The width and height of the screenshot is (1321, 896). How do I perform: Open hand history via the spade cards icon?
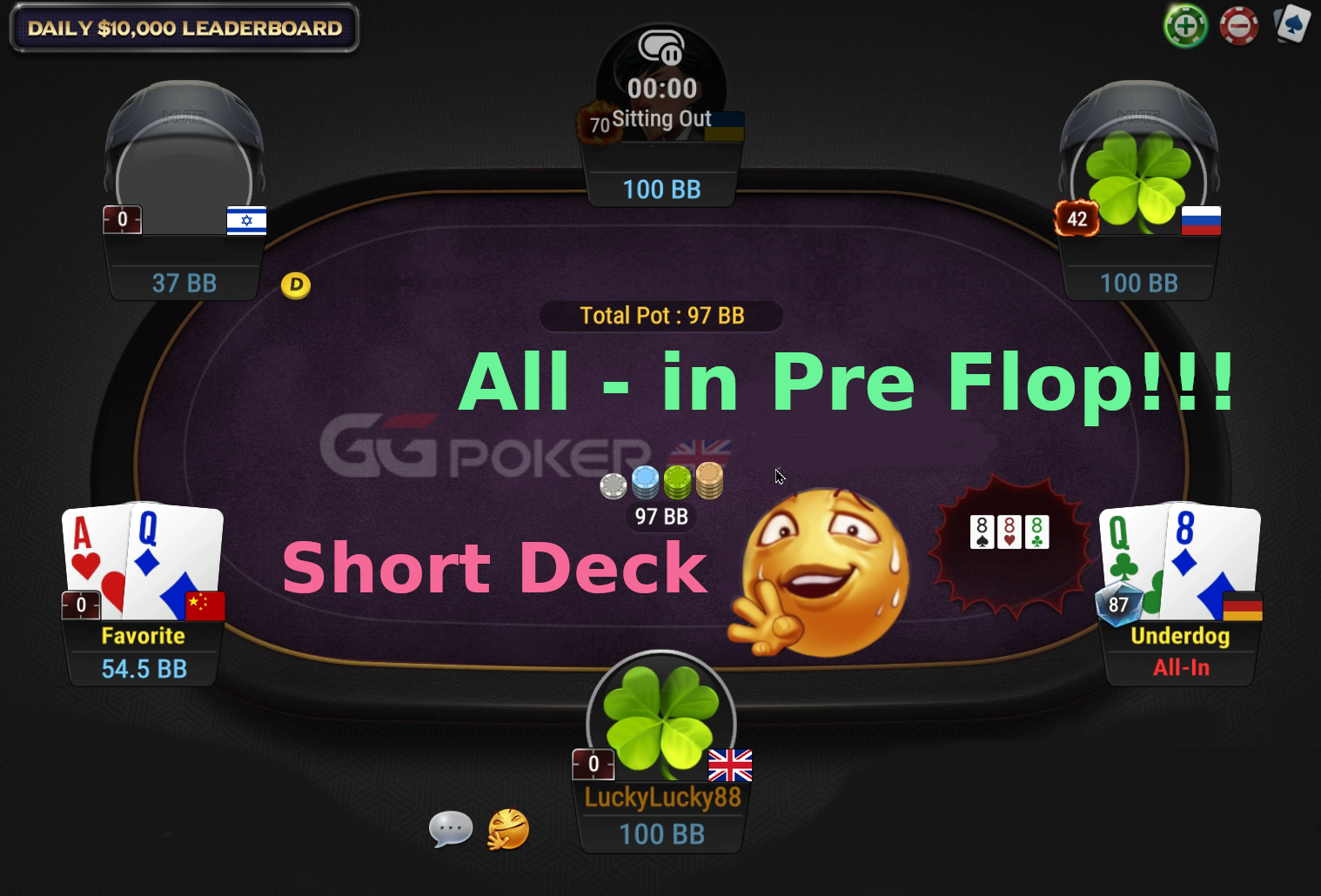[1291, 25]
